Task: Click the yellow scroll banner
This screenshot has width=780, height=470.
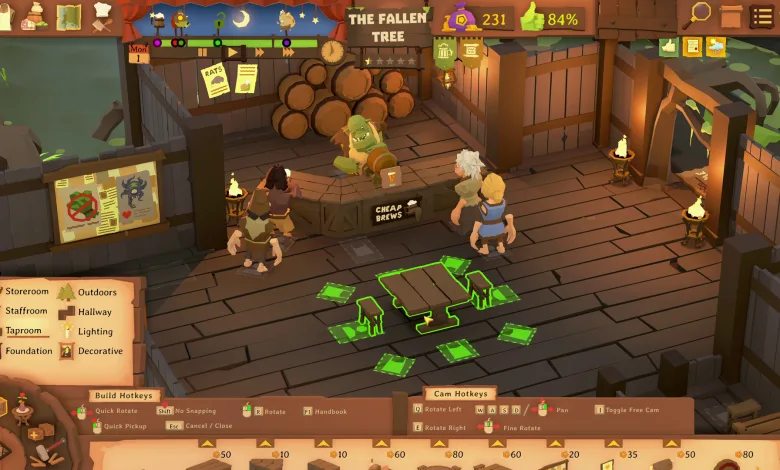Action: pyautogui.click(x=469, y=50)
